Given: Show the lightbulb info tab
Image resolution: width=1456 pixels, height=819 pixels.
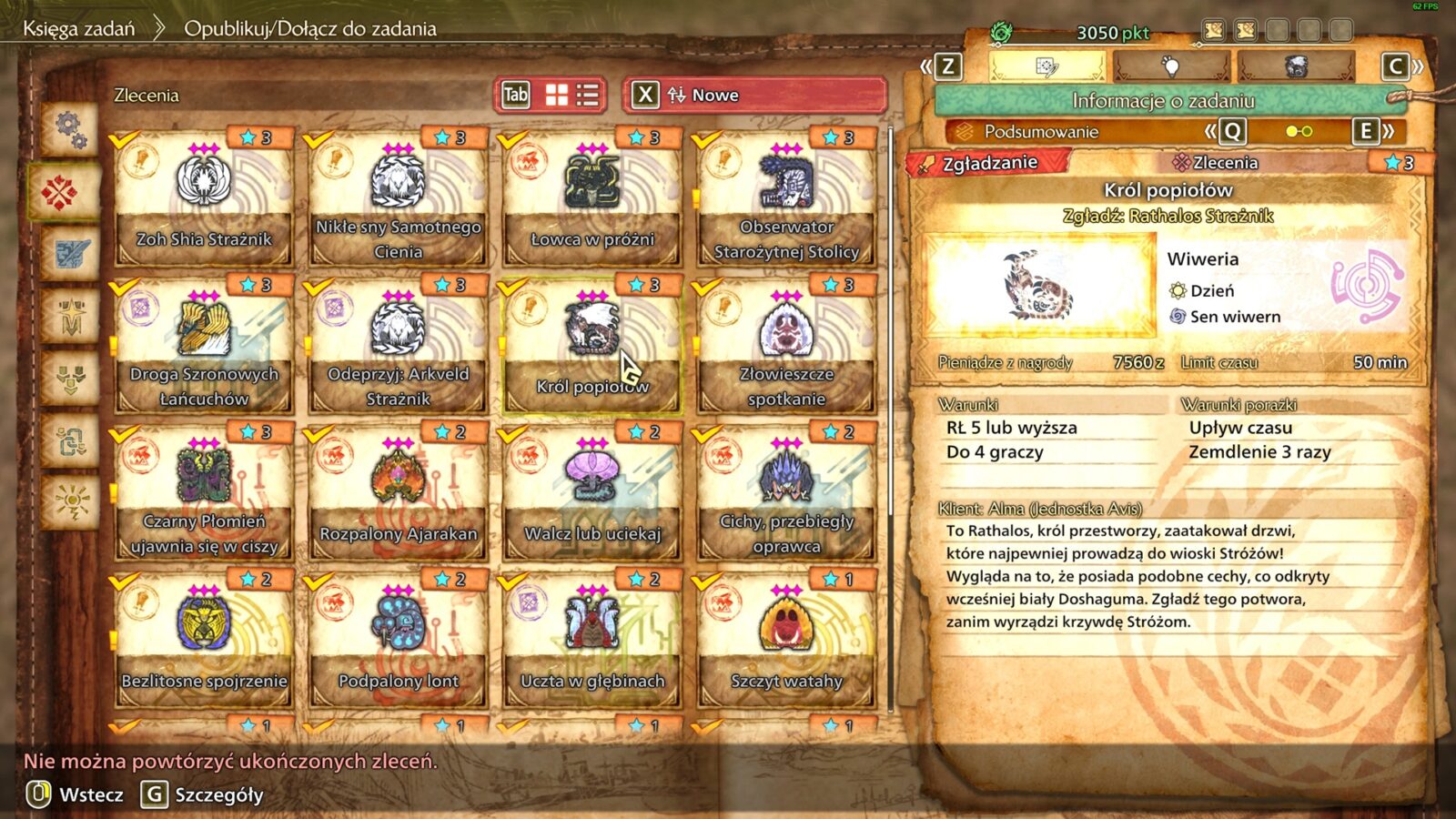Looking at the screenshot, I should (x=1170, y=66).
